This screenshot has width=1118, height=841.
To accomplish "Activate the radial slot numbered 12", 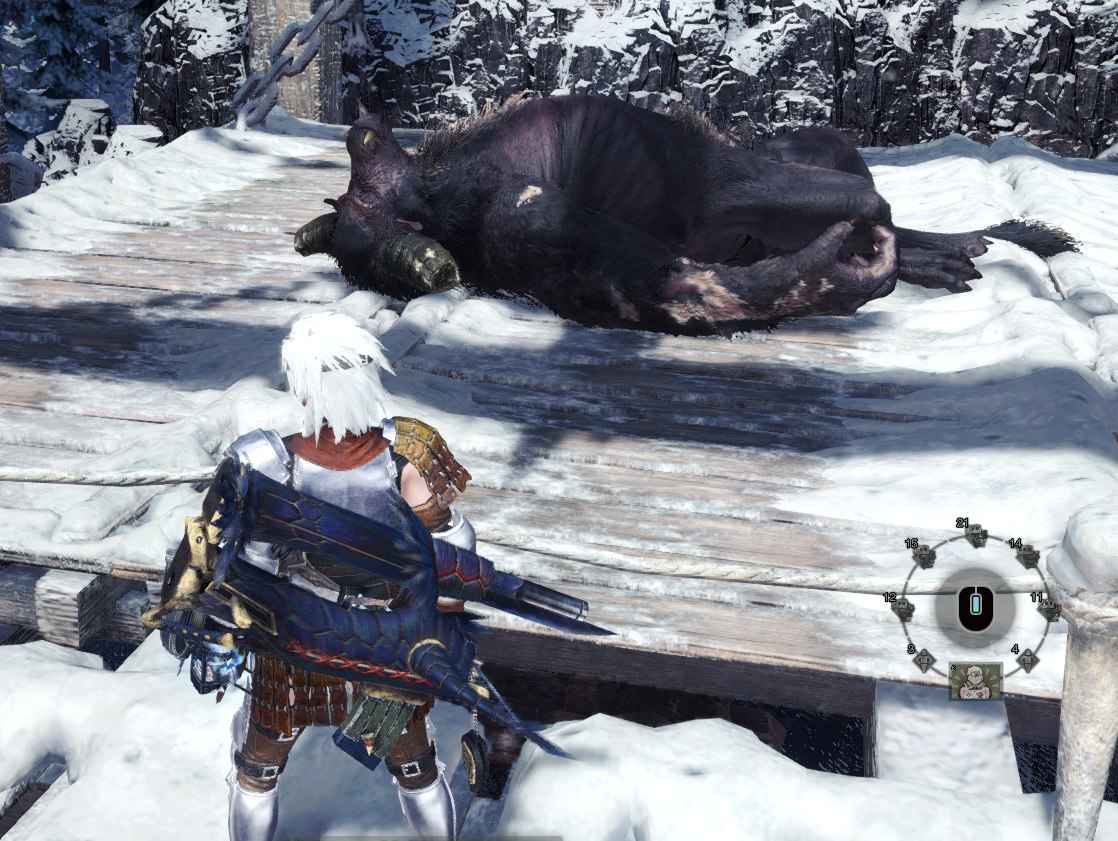I will click(x=903, y=607).
